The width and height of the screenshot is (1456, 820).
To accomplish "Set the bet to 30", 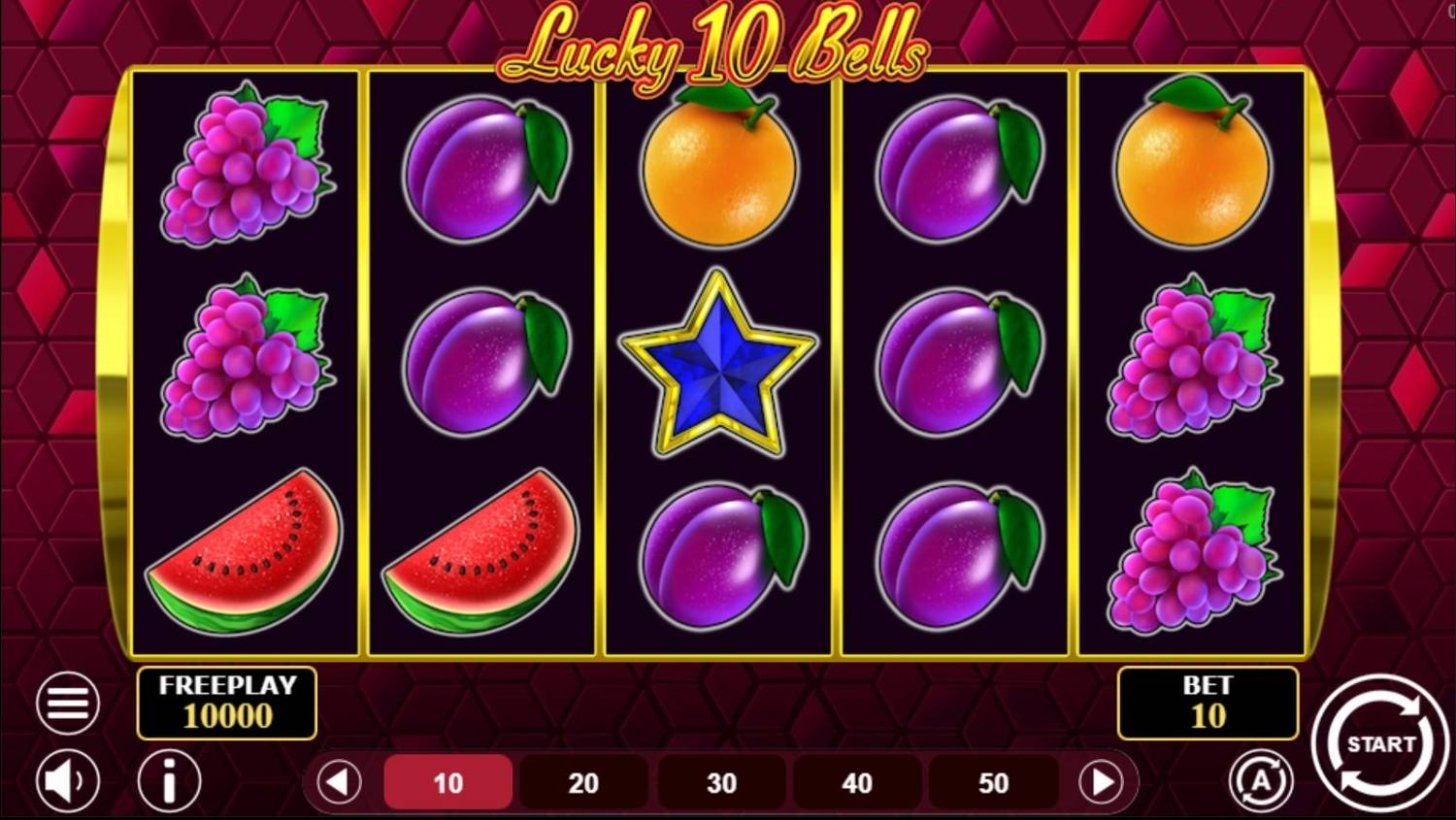I will point(721,782).
